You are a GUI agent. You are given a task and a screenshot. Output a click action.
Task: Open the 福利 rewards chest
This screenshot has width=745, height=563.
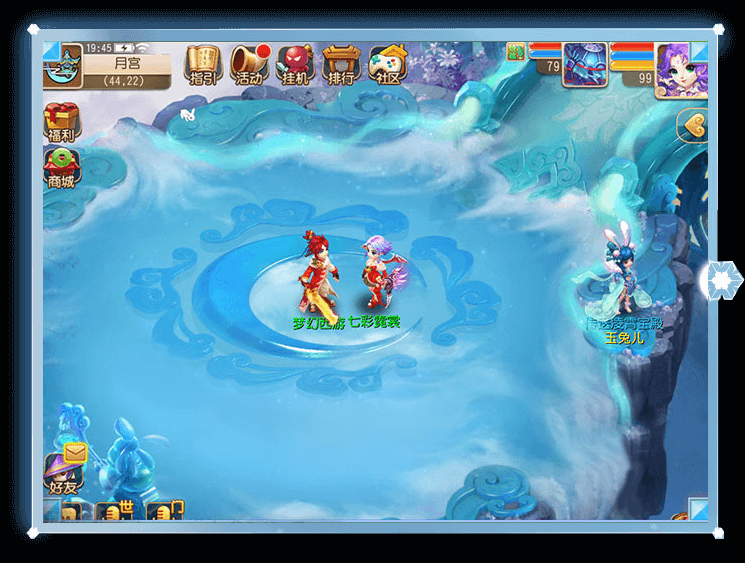click(x=62, y=125)
